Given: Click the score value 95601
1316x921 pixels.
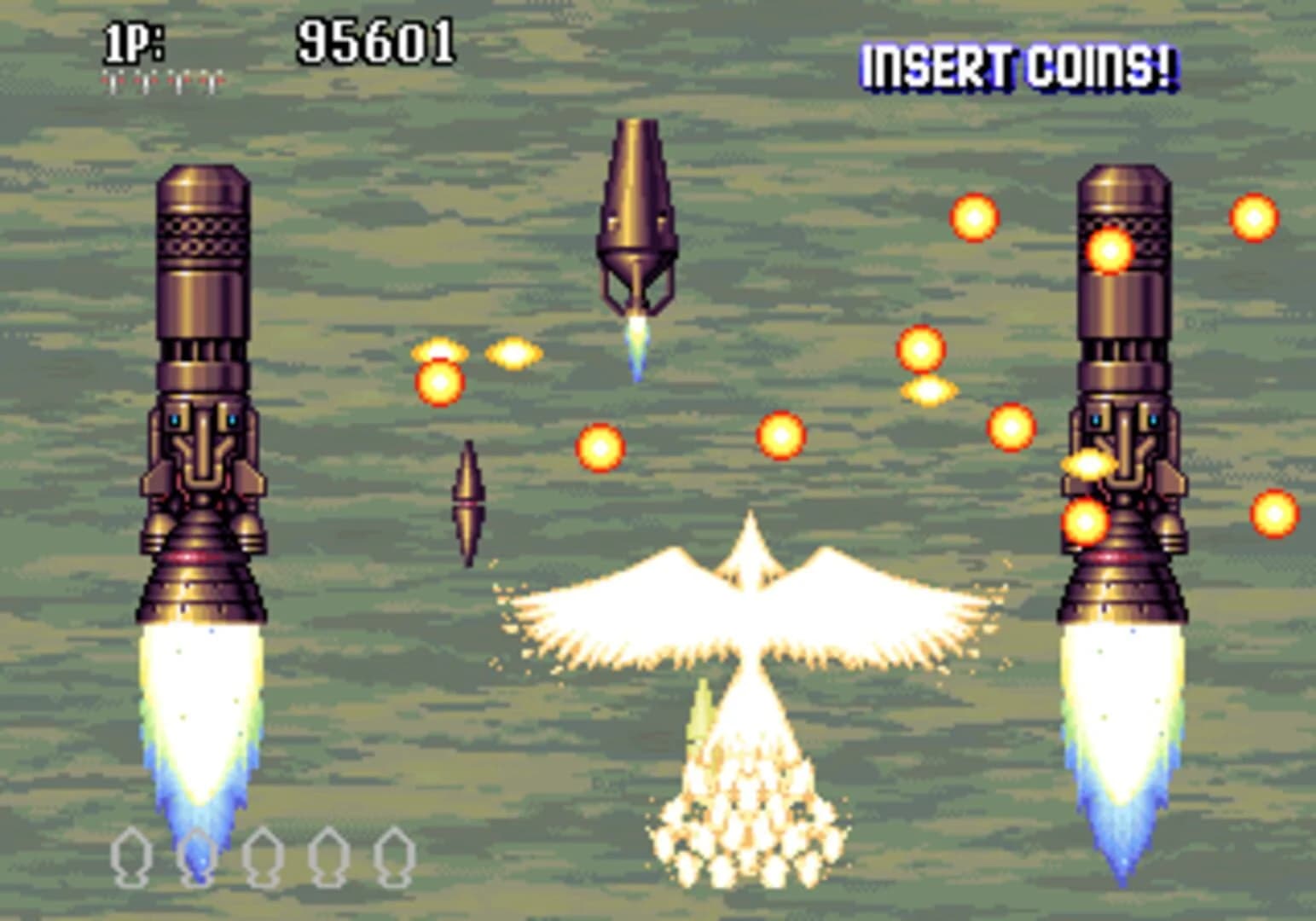Looking at the screenshot, I should pyautogui.click(x=374, y=38).
